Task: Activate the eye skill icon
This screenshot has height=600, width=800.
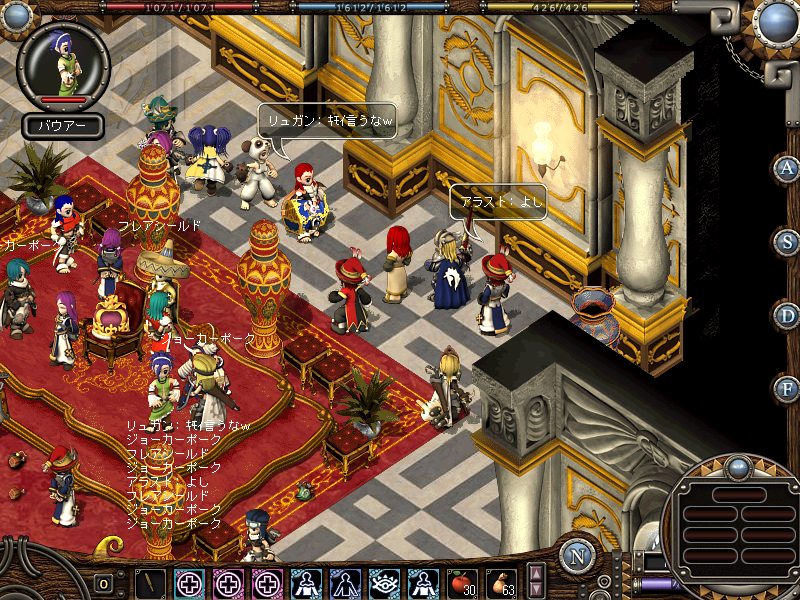Action: 384,582
